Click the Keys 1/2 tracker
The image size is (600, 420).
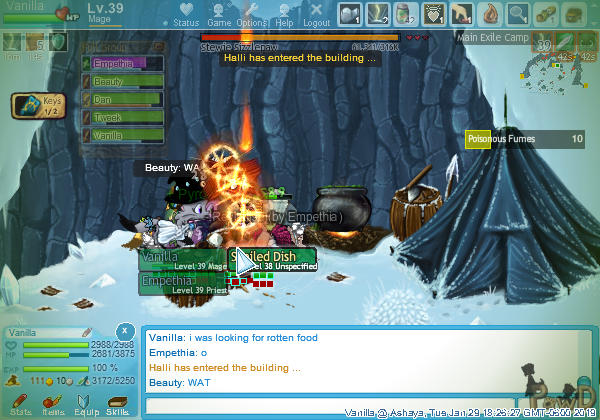pyautogui.click(x=37, y=105)
